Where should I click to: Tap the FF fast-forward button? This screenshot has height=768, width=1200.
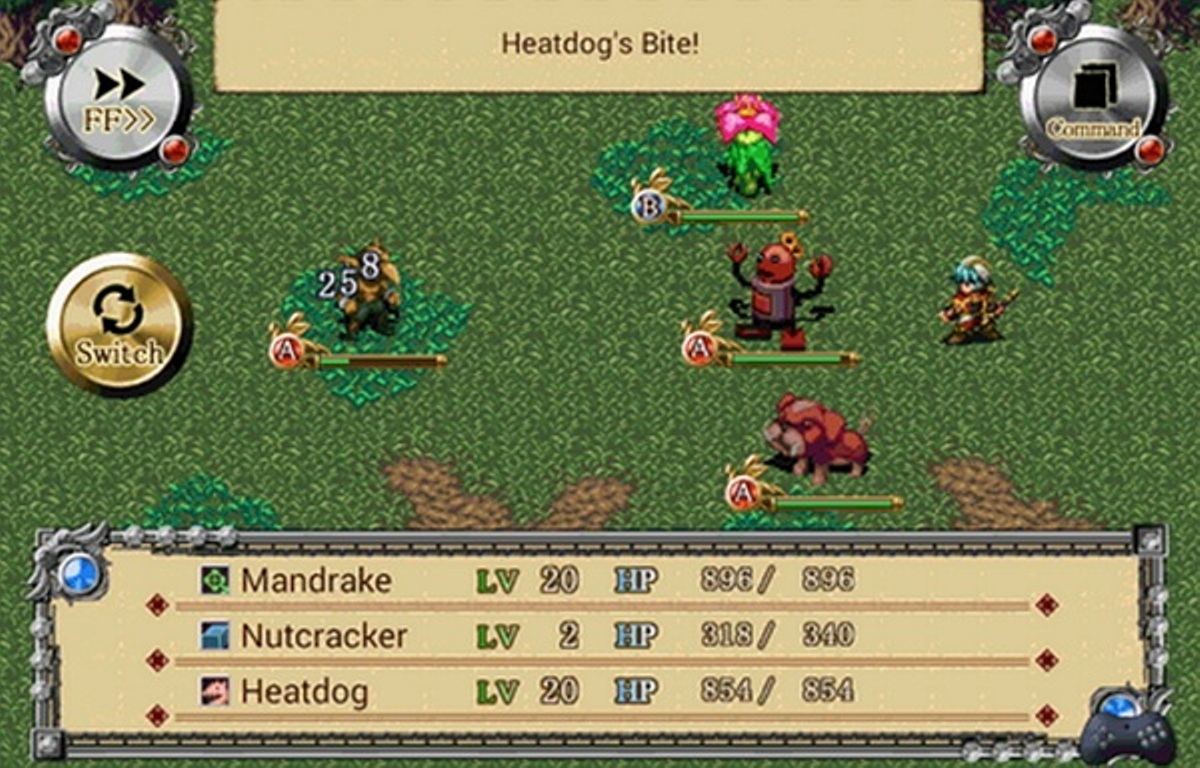pos(119,100)
